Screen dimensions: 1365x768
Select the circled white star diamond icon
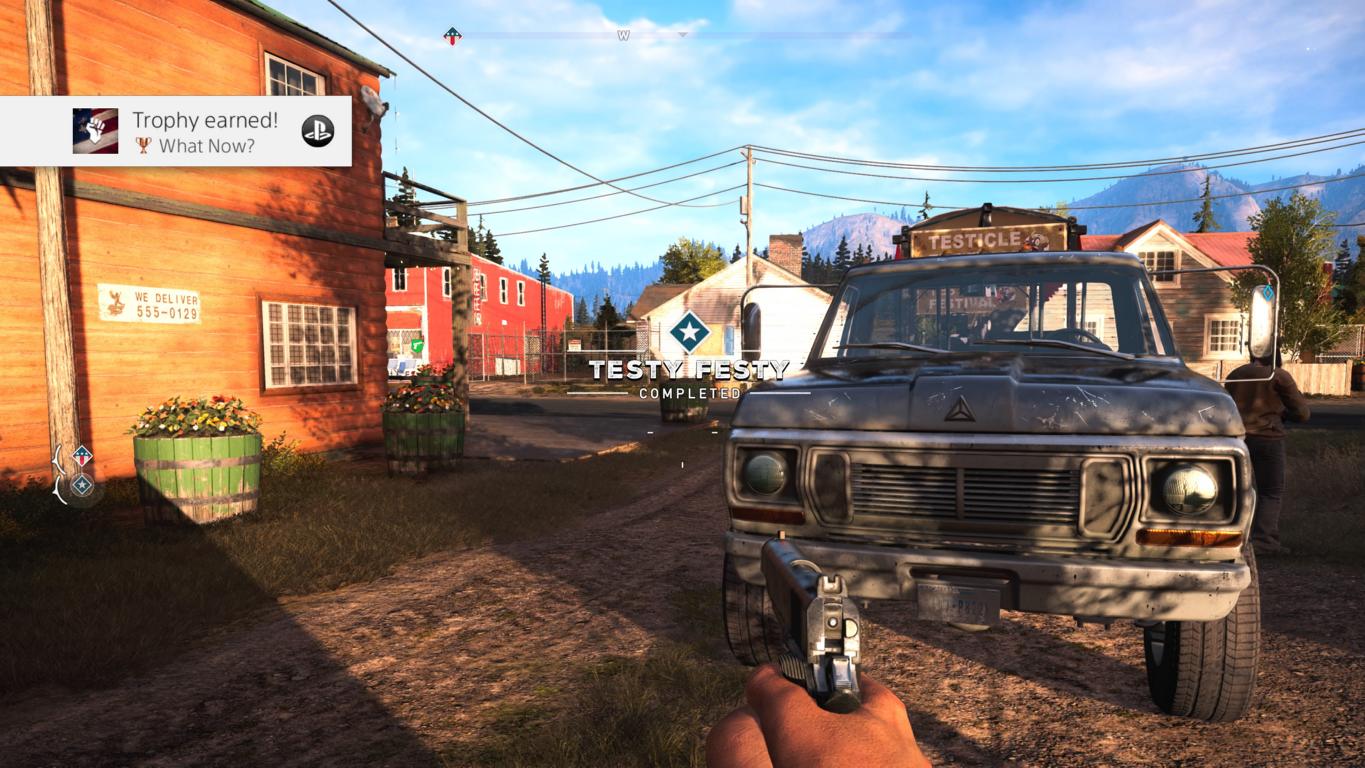pos(82,486)
